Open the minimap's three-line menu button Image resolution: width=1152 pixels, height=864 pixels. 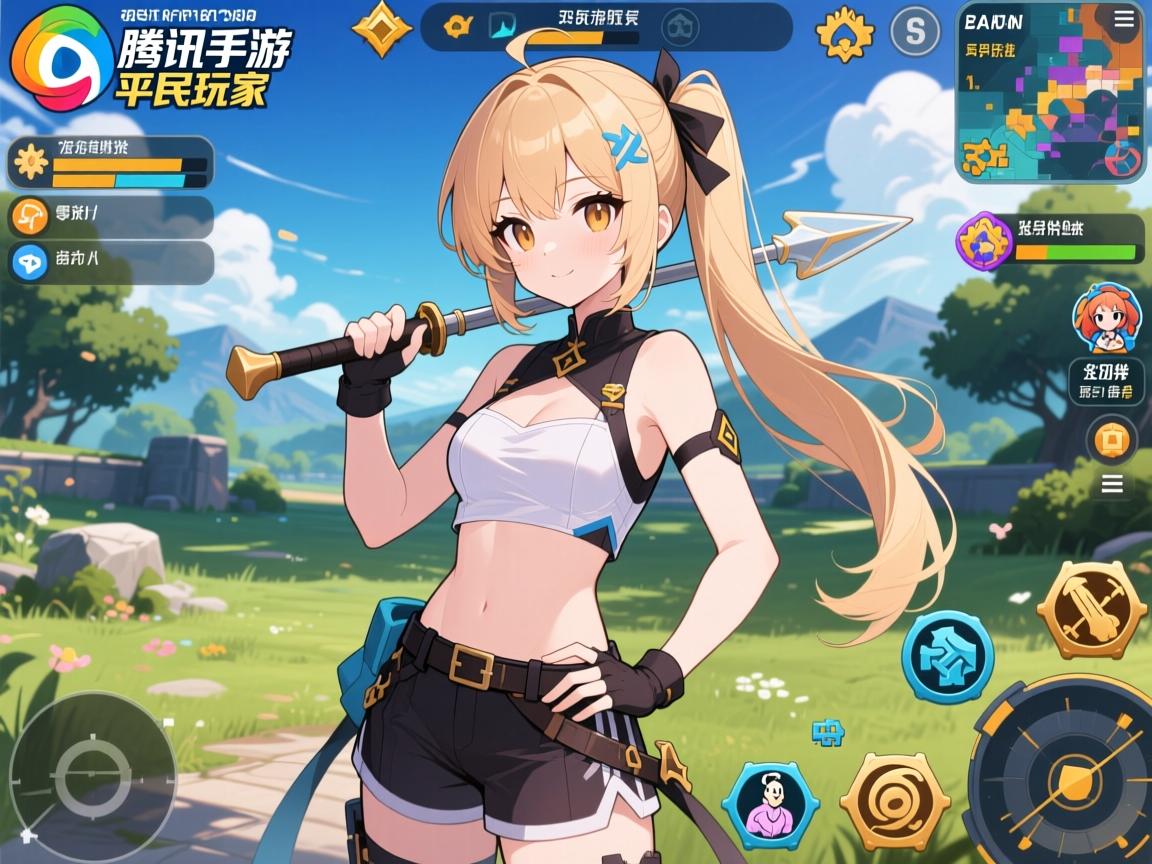tap(1120, 21)
